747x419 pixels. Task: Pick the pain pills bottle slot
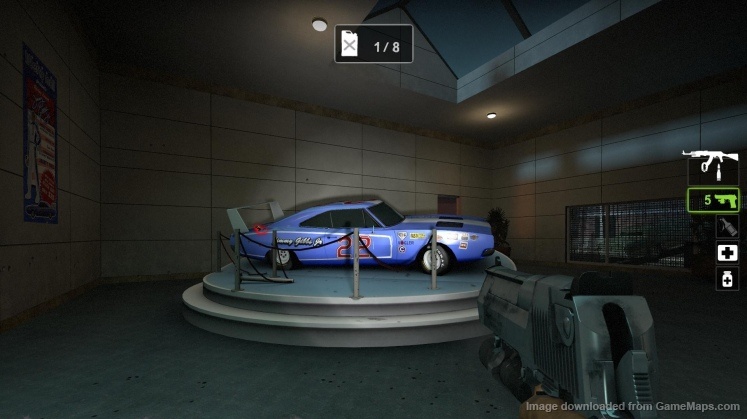(x=727, y=279)
